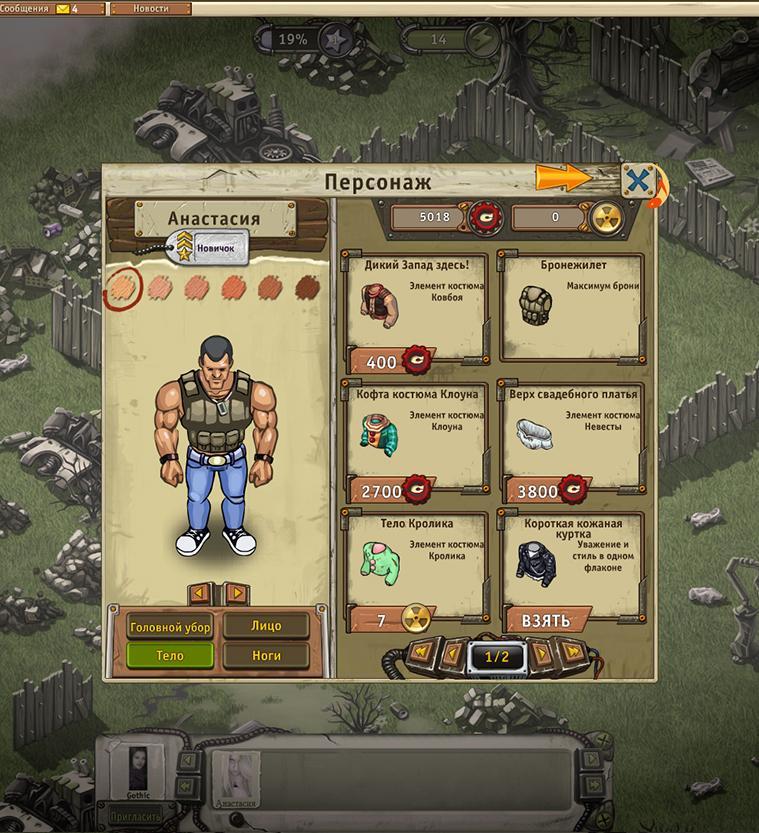Open the Сообщения messages
The width and height of the screenshot is (759, 833).
pos(40,9)
